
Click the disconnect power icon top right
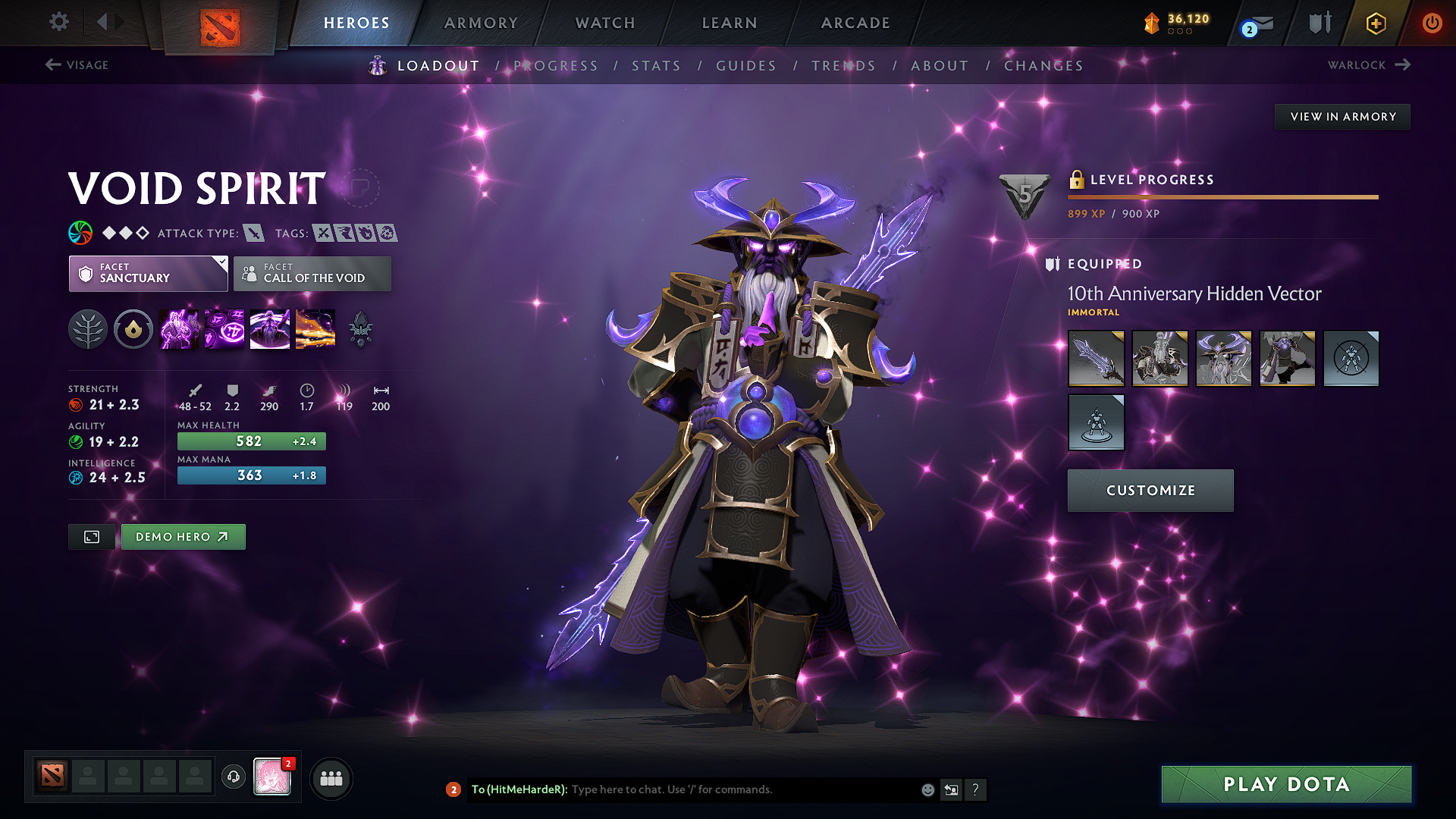[1432, 23]
